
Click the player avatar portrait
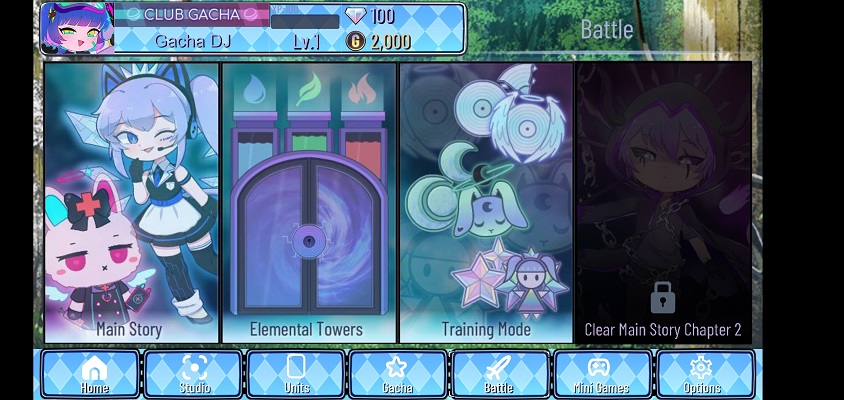point(77,28)
